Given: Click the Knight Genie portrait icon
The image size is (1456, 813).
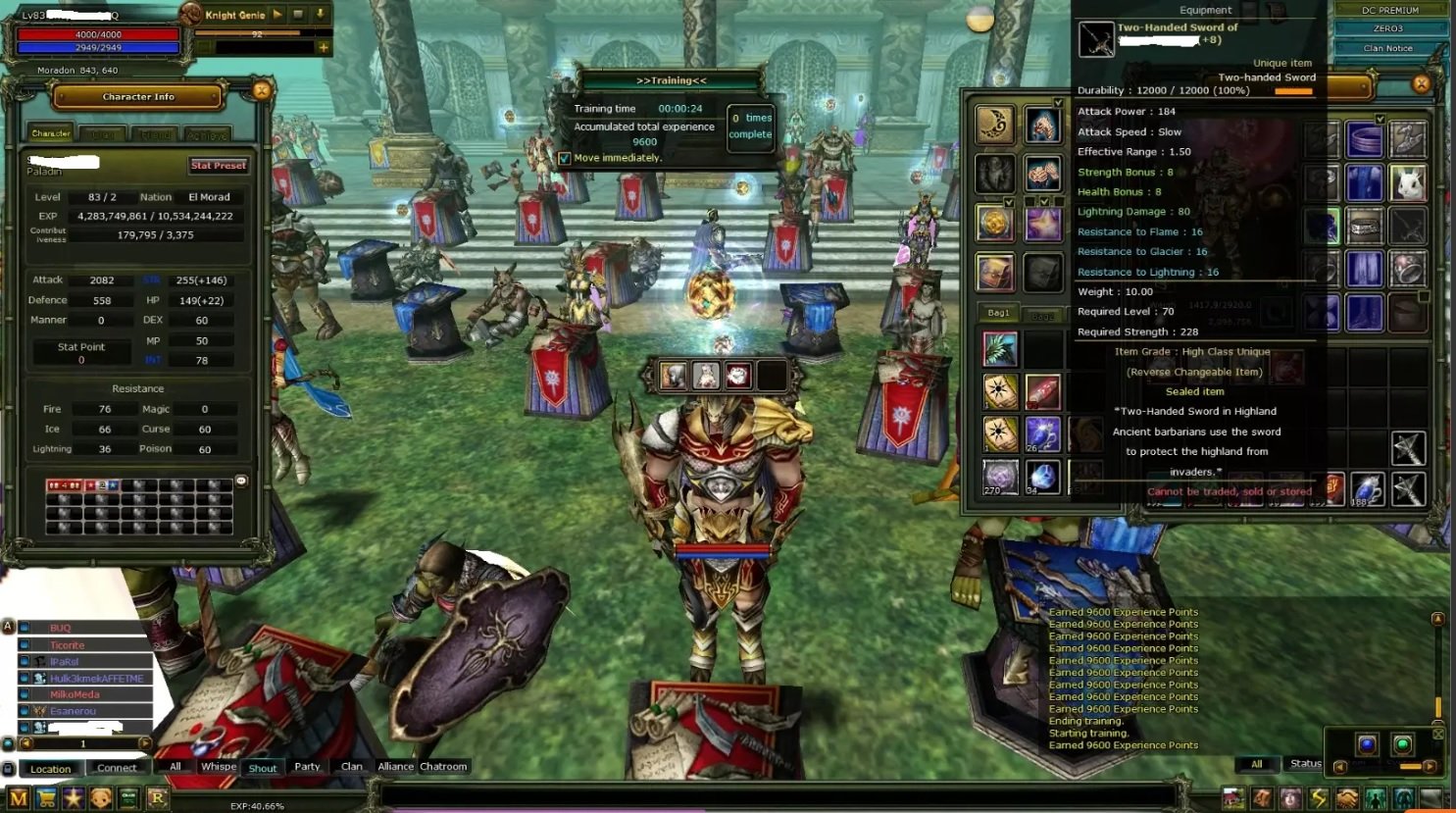Looking at the screenshot, I should point(191,14).
